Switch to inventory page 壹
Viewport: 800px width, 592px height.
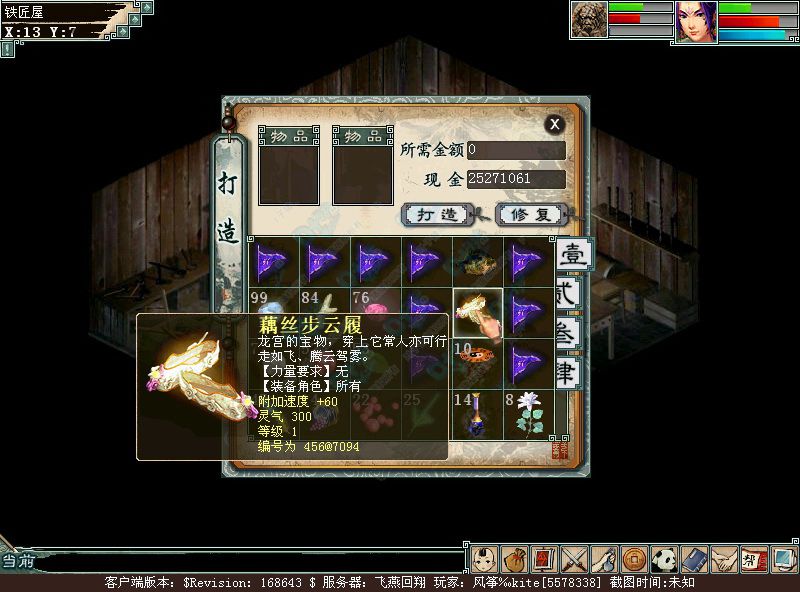[572, 254]
